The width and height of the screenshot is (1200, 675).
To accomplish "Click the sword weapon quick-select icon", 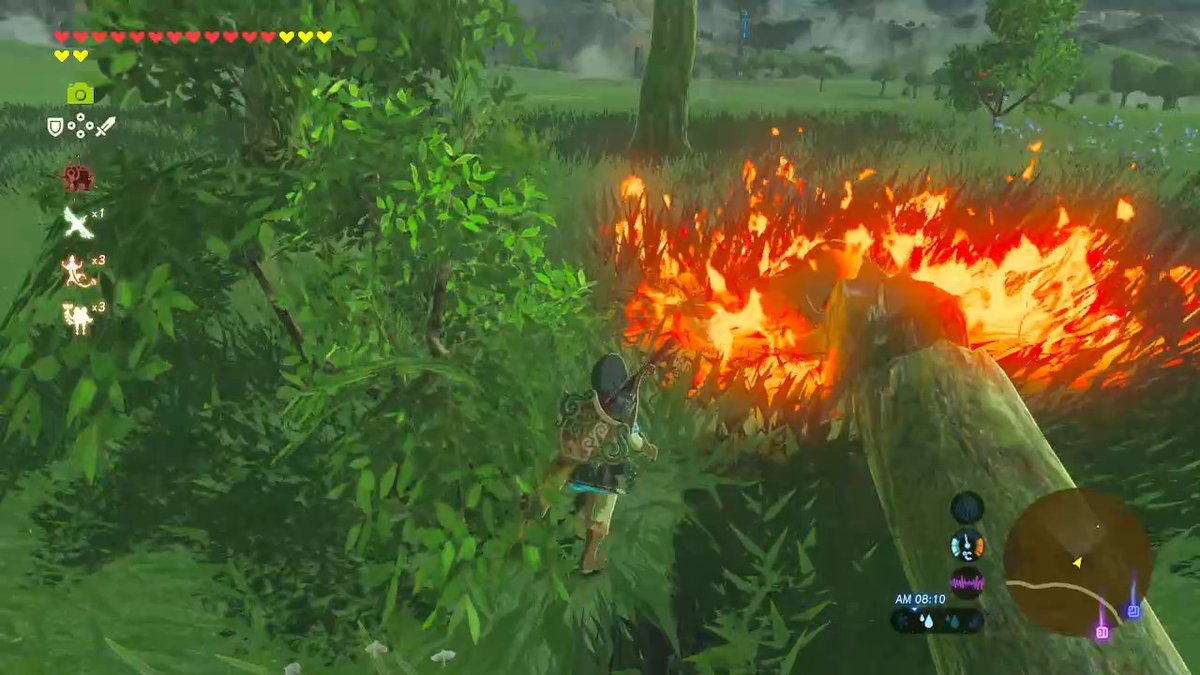I will pos(106,127).
